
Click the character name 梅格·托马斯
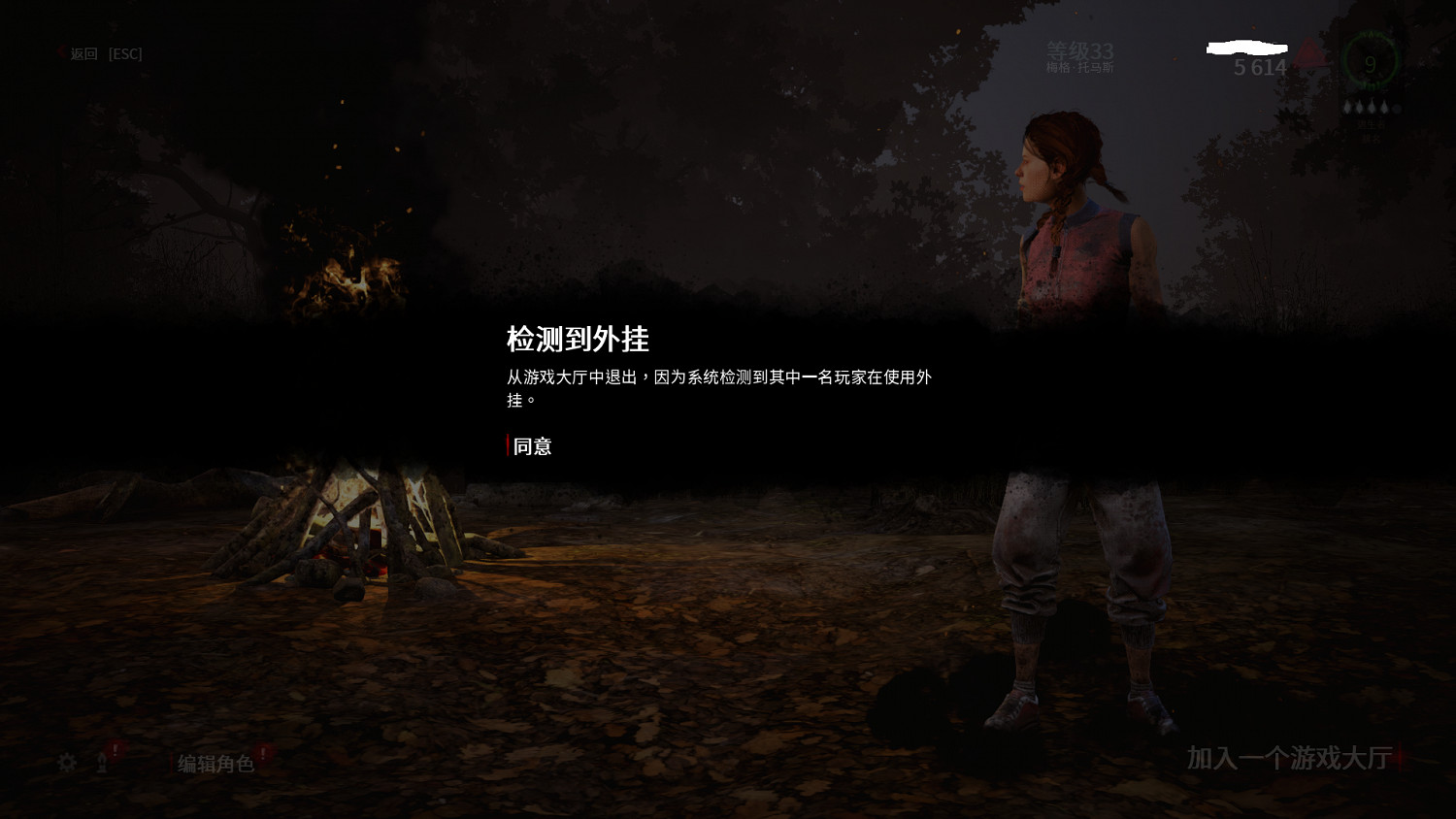1080,68
